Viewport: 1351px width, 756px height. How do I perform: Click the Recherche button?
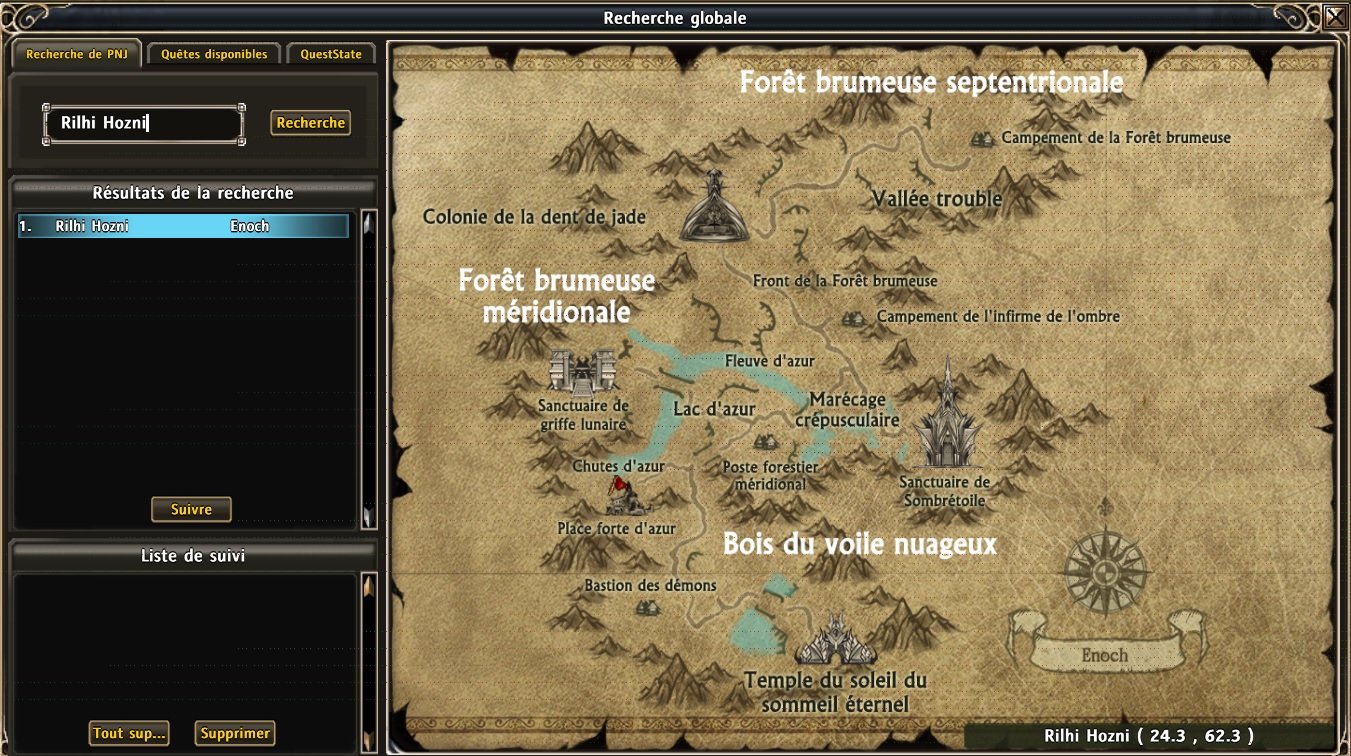coord(311,123)
